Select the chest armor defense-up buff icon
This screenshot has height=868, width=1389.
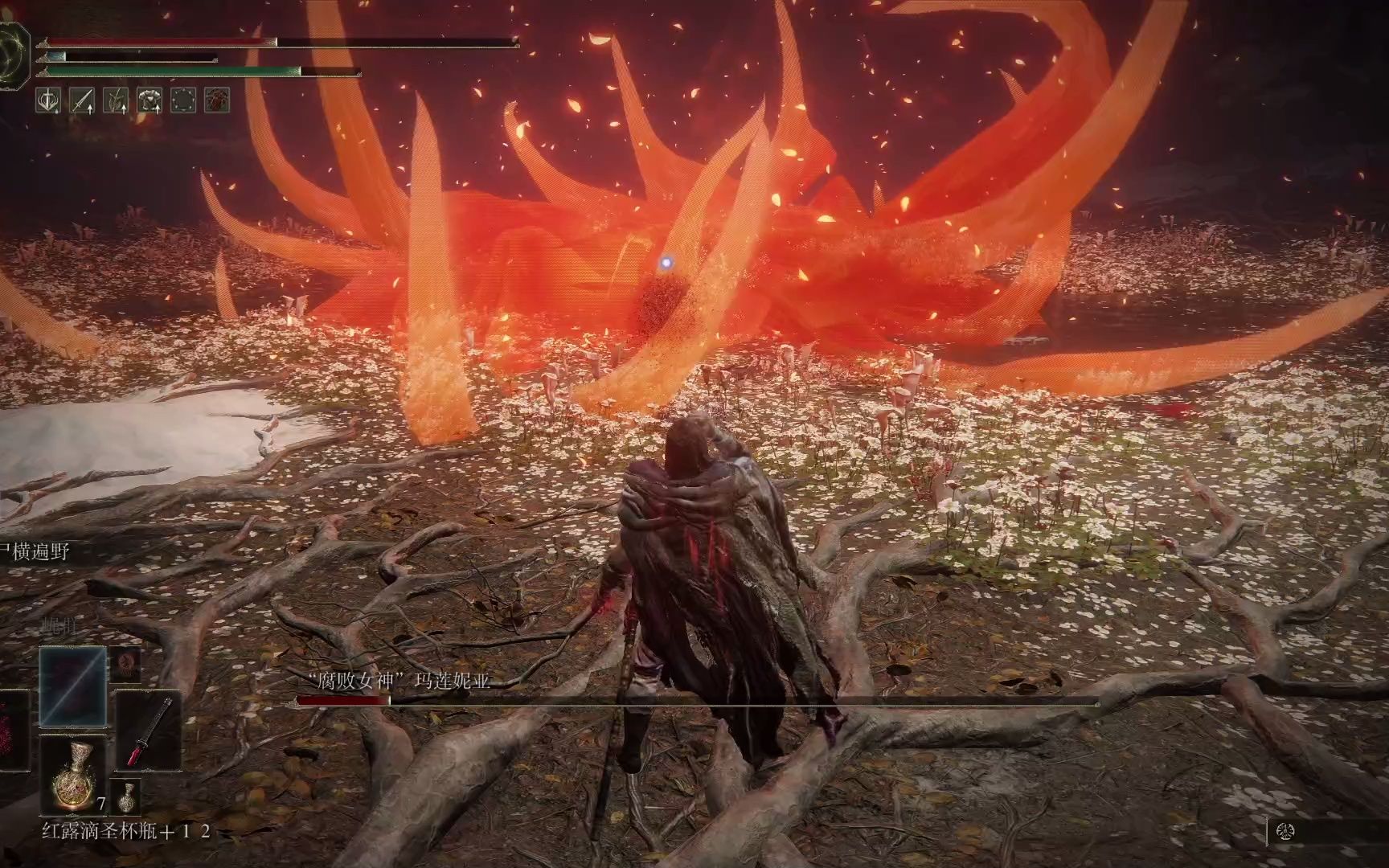point(150,100)
